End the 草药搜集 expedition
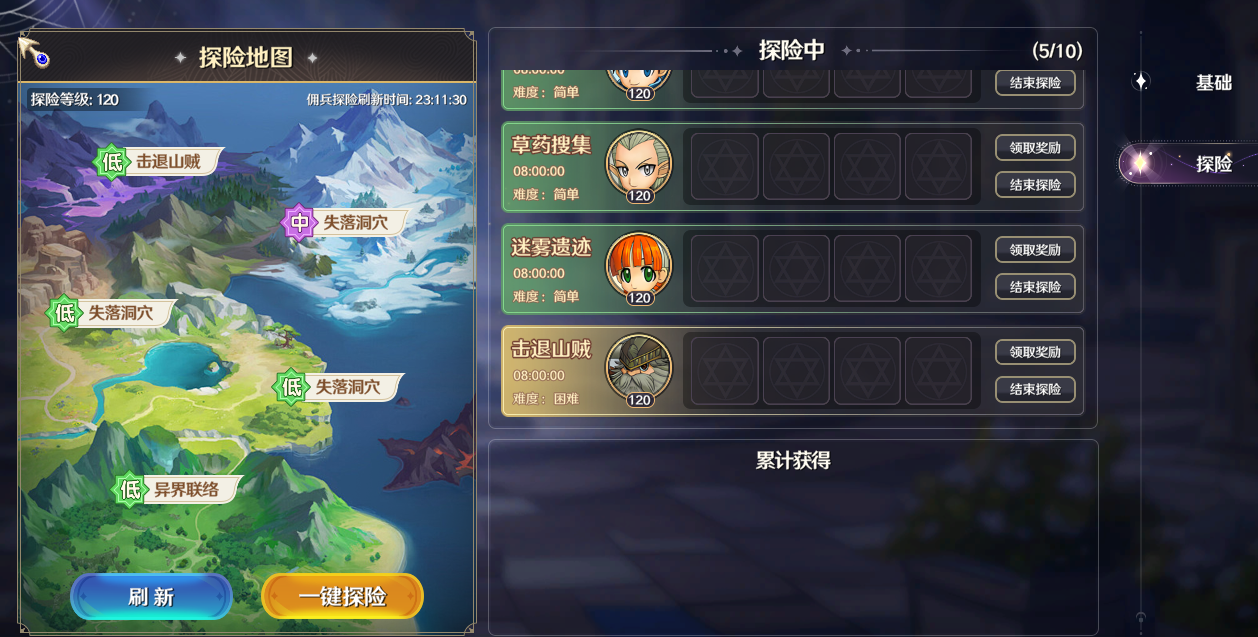The image size is (1258, 637). [x=1034, y=185]
